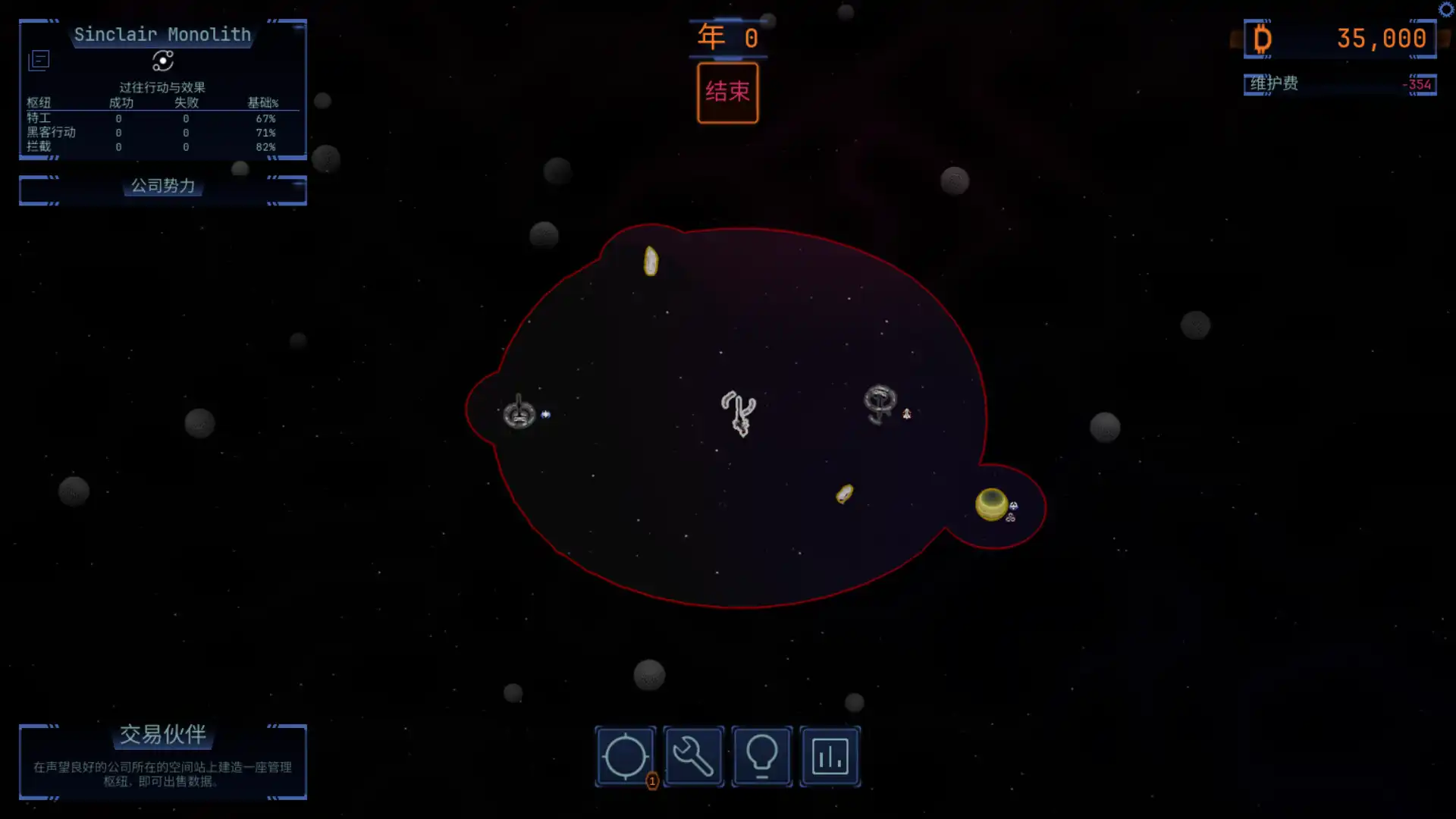Screen dimensions: 1456x819
Task: Select the operations crosshair tool
Action: [625, 756]
